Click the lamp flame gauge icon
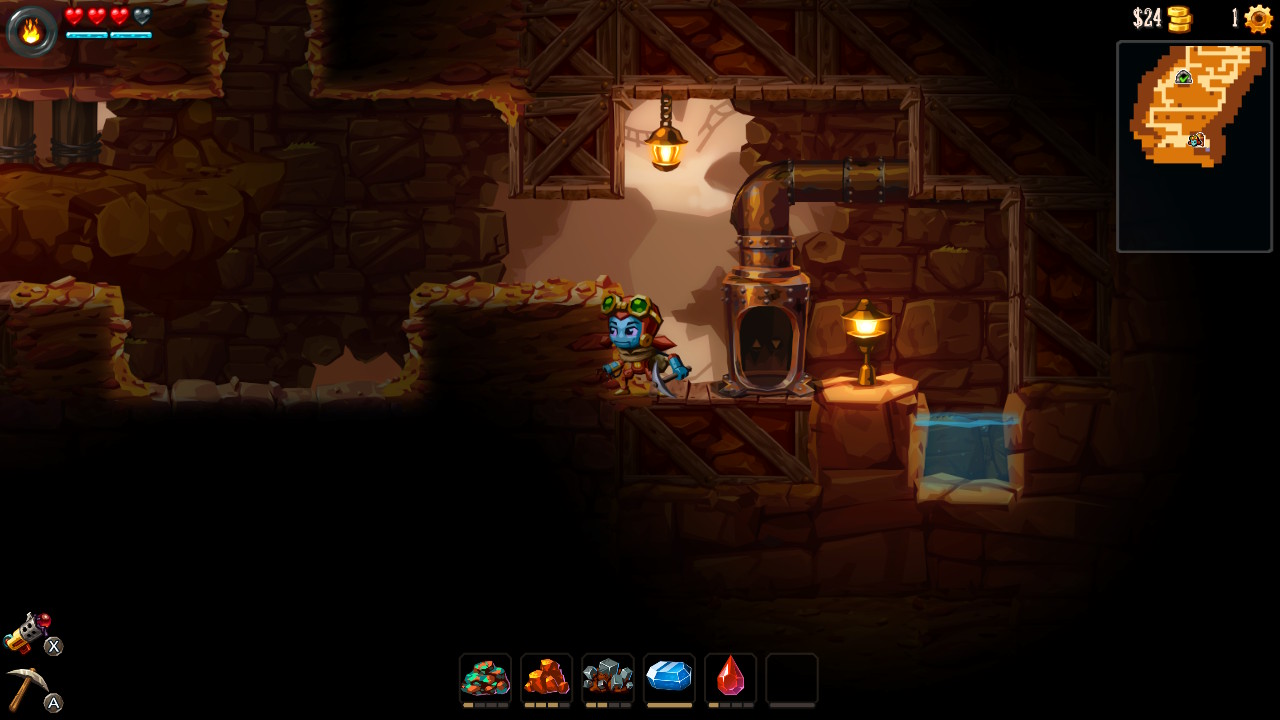Image resolution: width=1280 pixels, height=720 pixels. point(32,31)
